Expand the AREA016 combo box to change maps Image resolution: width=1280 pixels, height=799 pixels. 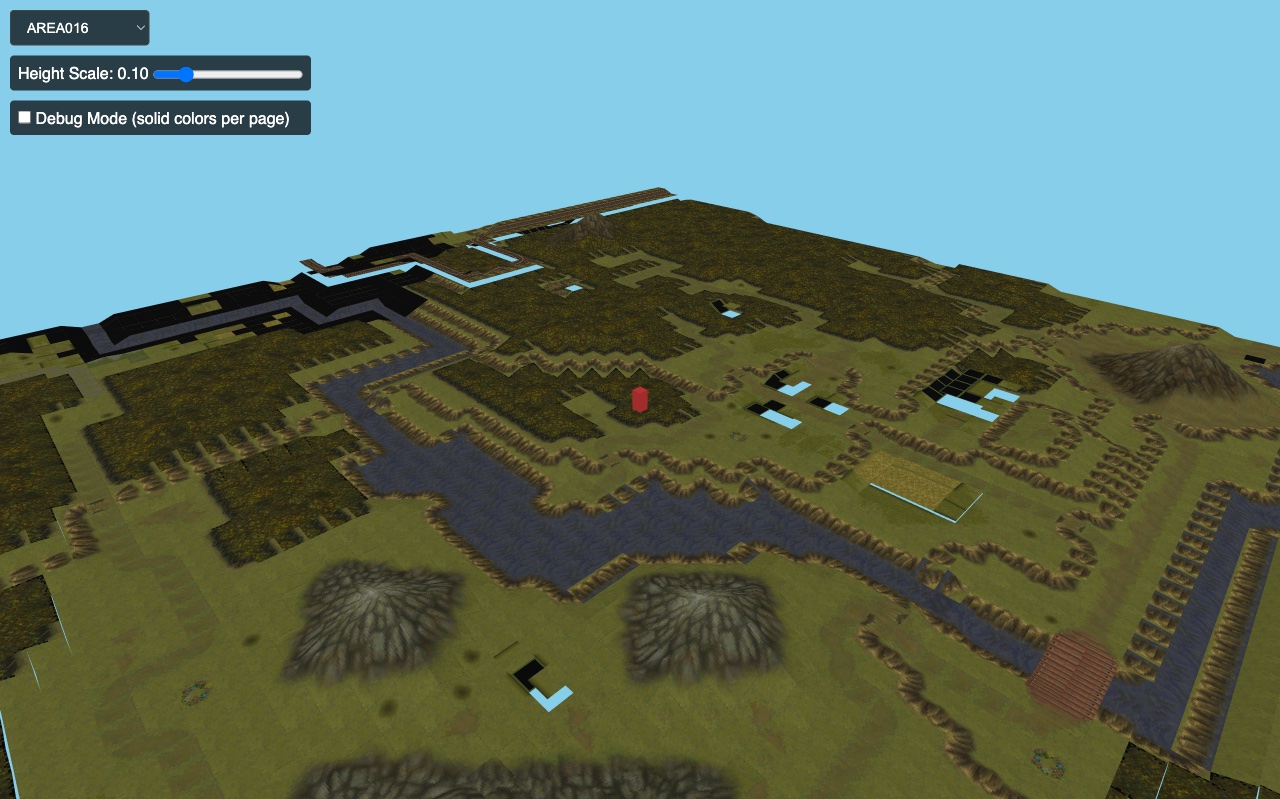[x=80, y=28]
